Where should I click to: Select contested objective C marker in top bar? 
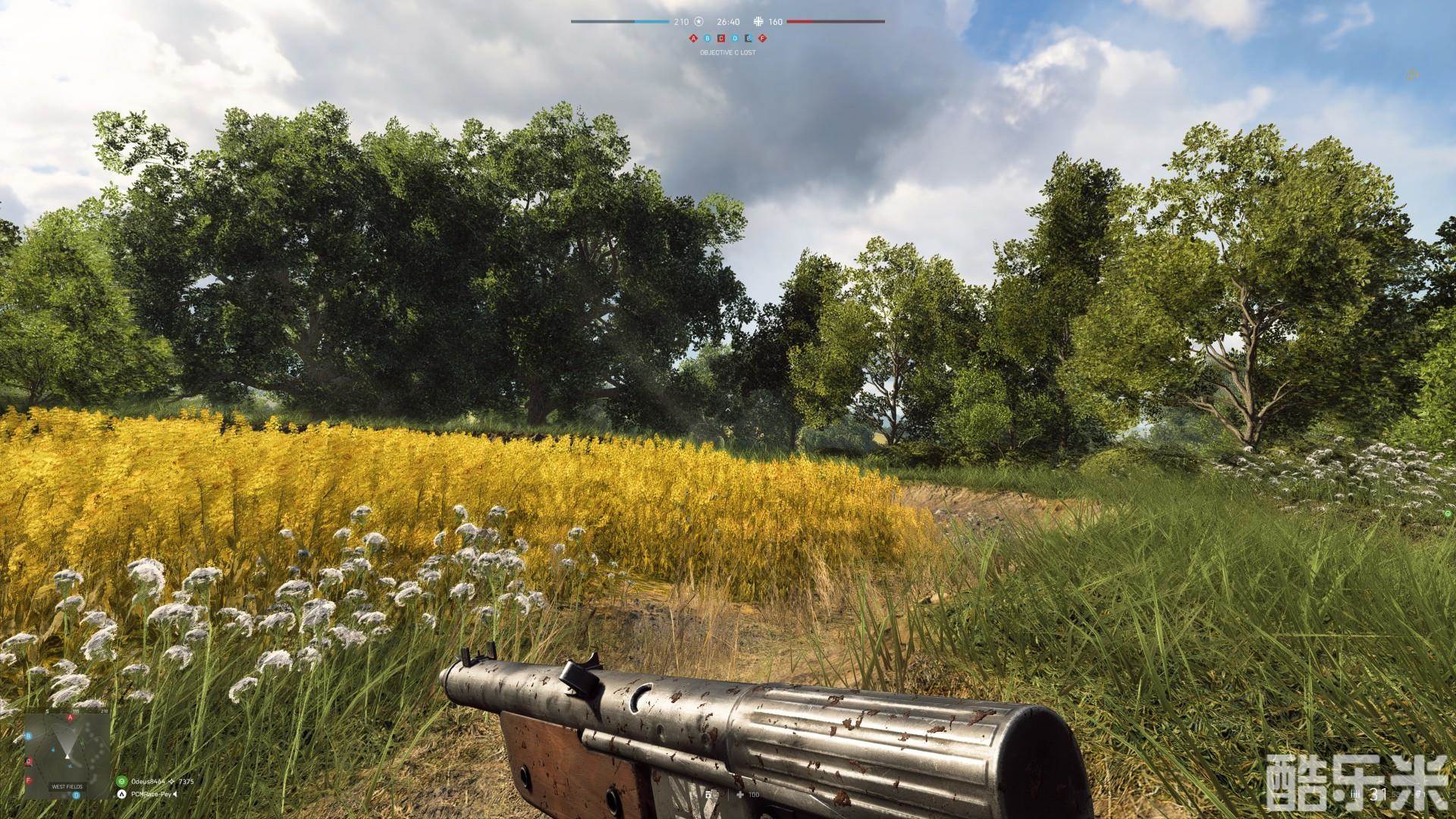click(721, 38)
